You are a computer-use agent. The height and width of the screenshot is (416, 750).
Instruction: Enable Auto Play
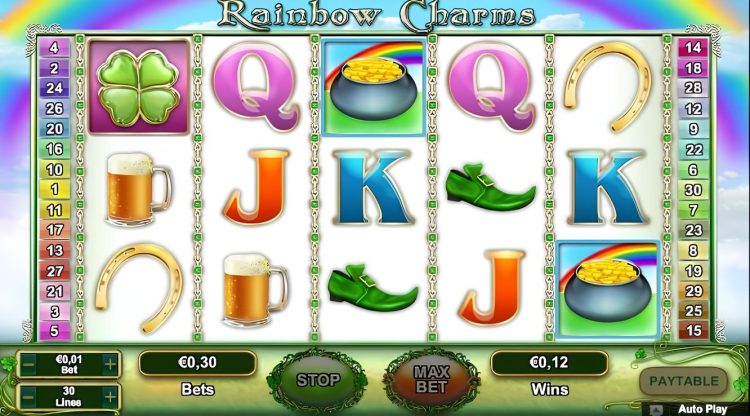click(700, 408)
